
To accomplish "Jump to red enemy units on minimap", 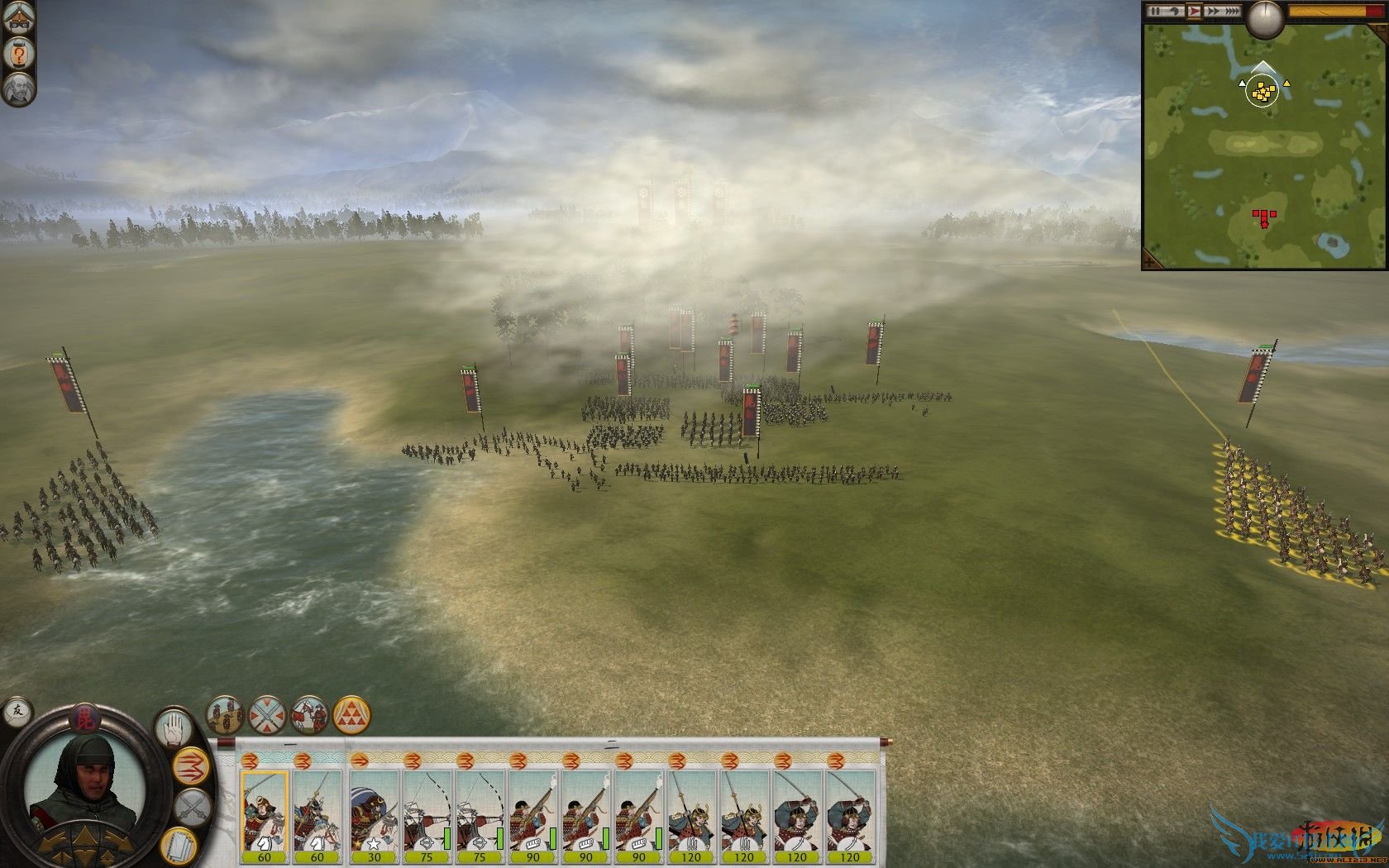I will click(1263, 217).
